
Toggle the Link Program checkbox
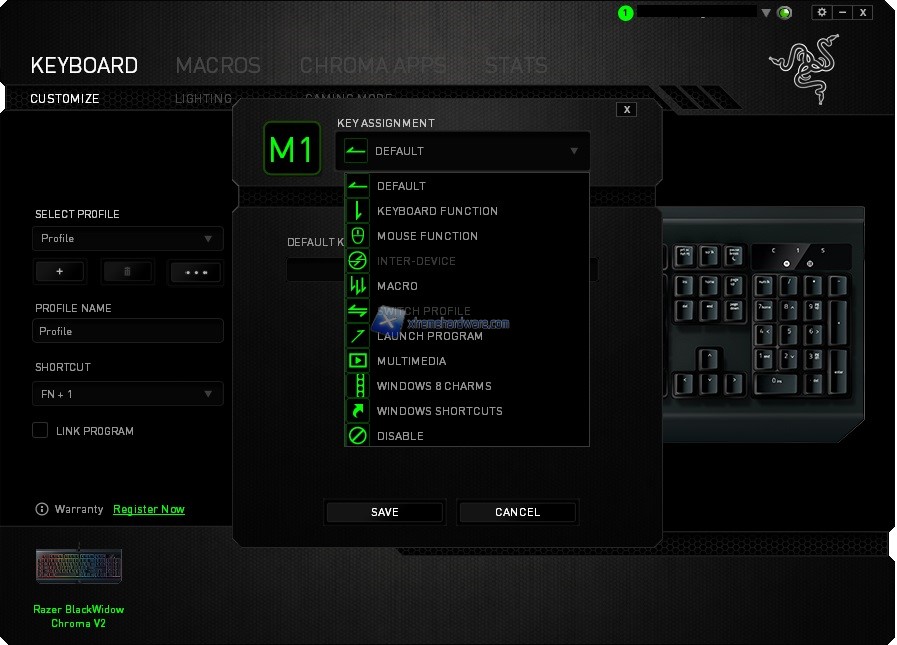[x=41, y=430]
